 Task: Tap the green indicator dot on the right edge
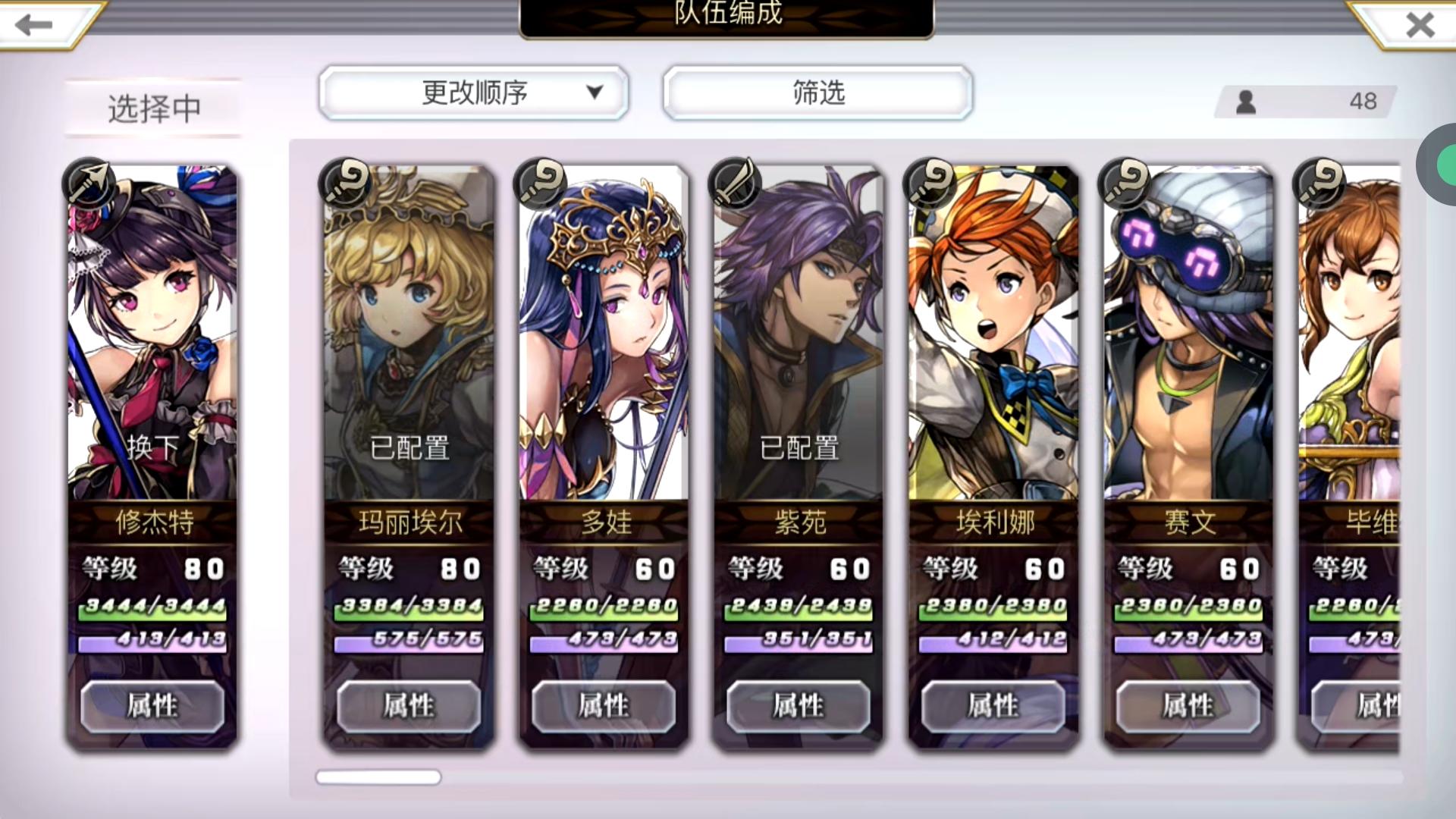coord(1445,167)
